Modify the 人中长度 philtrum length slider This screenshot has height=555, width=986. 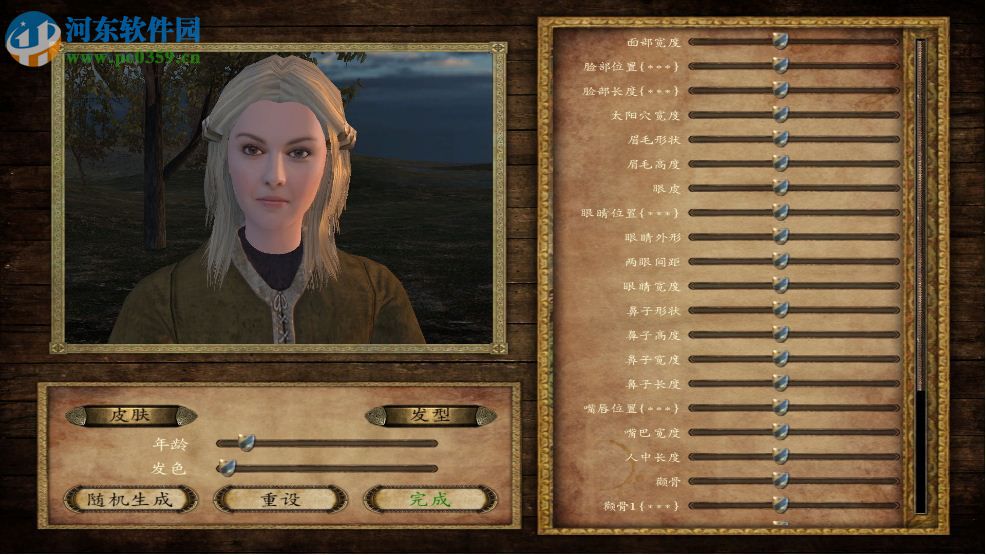click(780, 456)
